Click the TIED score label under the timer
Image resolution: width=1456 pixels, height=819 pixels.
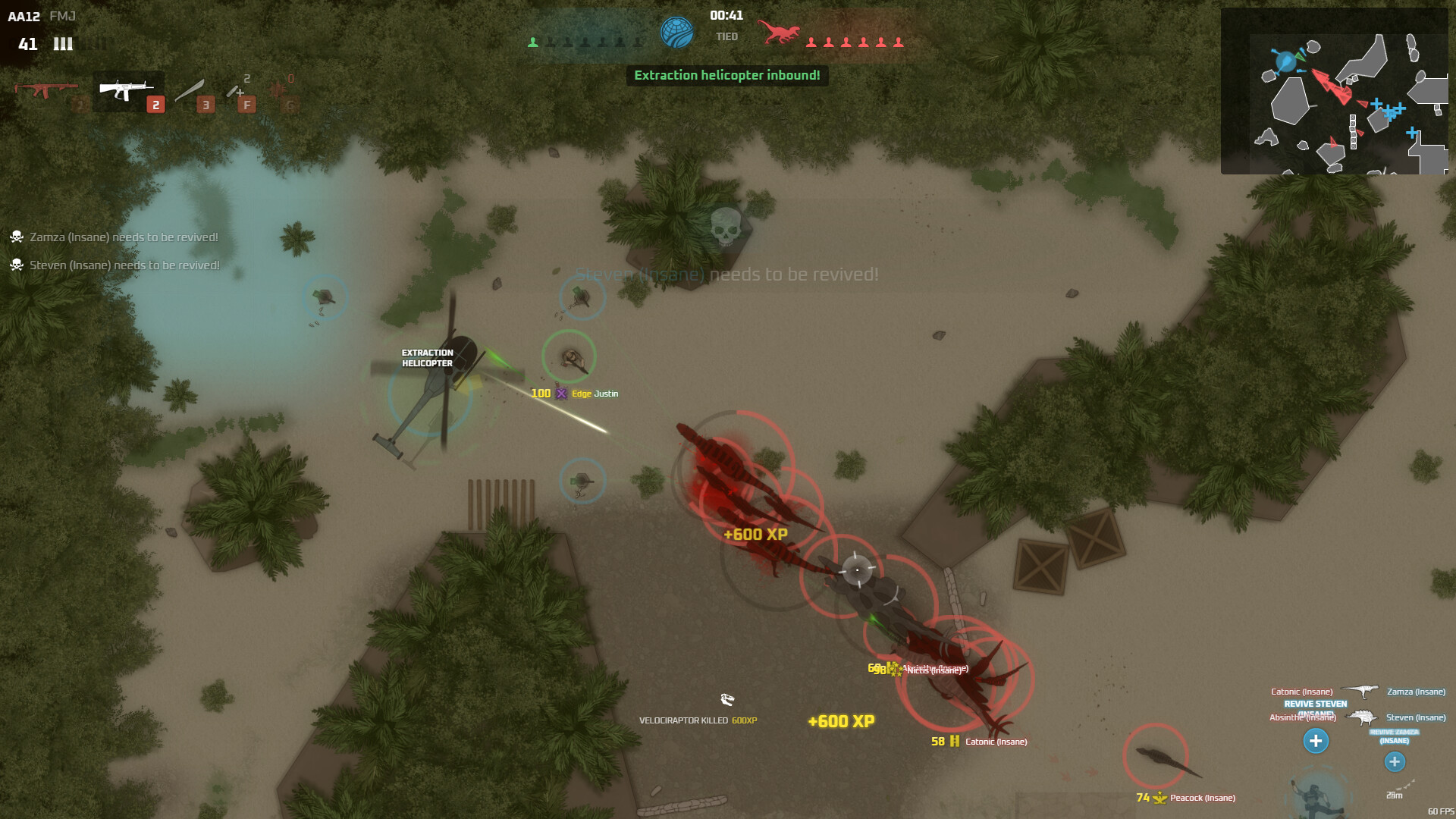click(x=726, y=36)
